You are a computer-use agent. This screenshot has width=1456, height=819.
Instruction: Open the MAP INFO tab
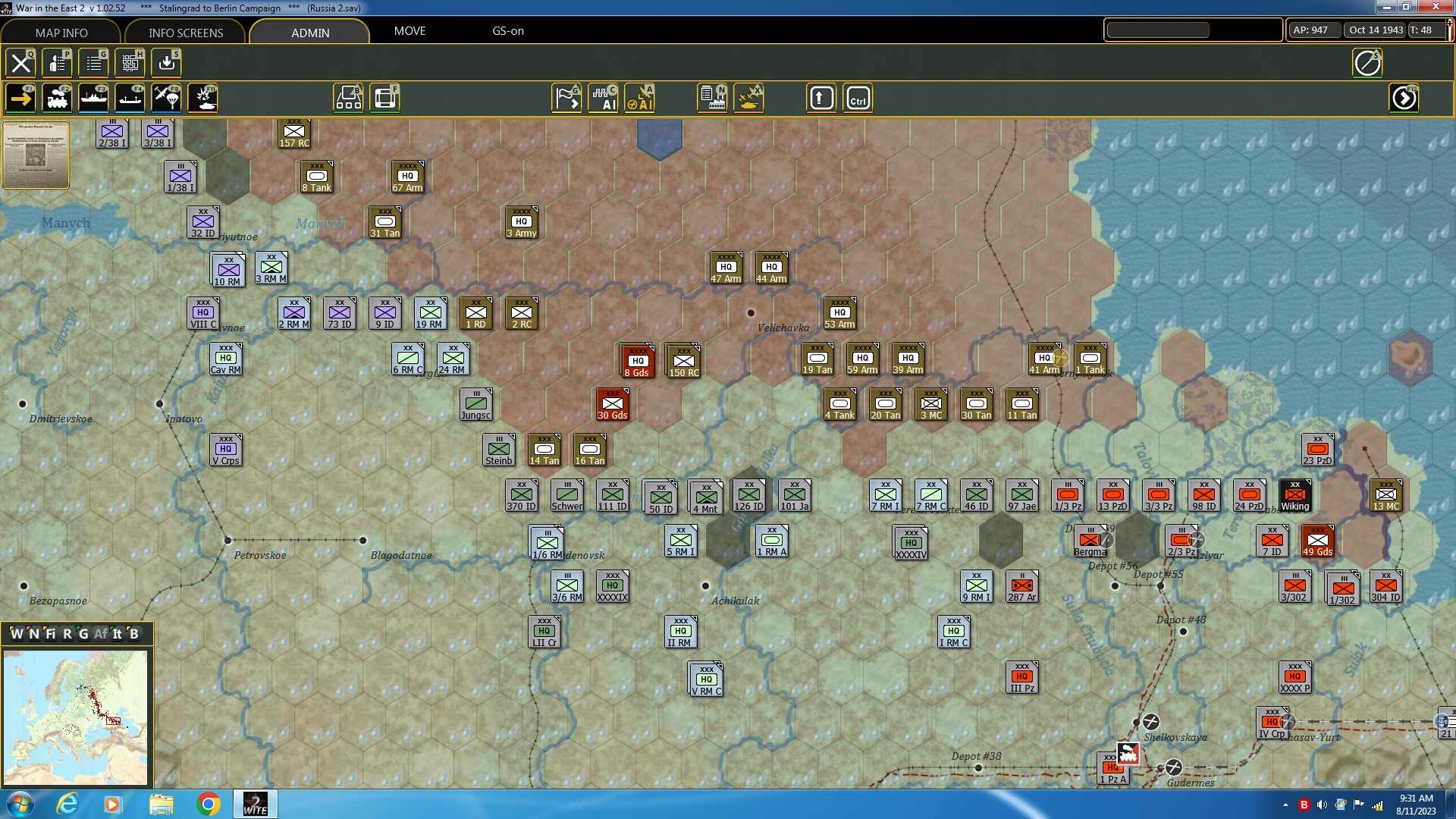pos(61,33)
